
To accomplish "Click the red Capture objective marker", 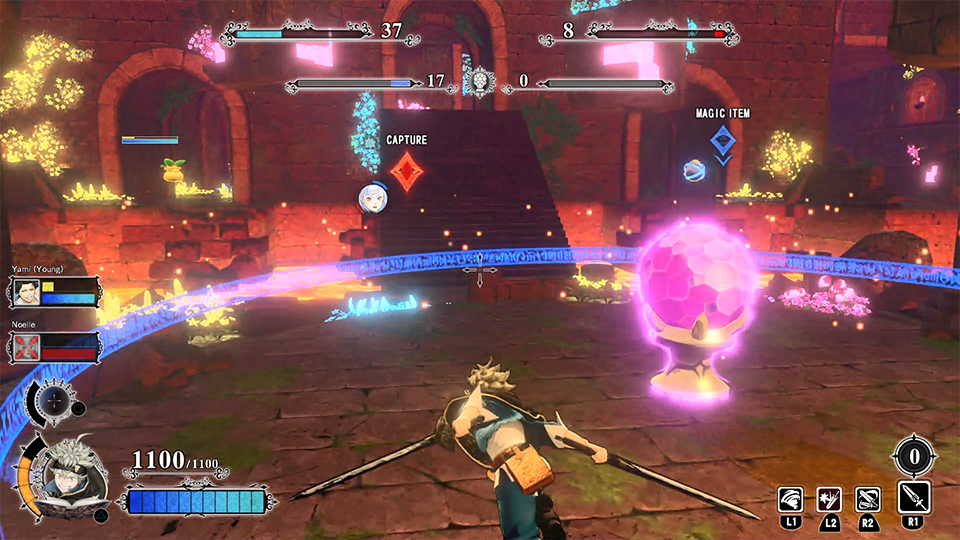I will tap(406, 170).
